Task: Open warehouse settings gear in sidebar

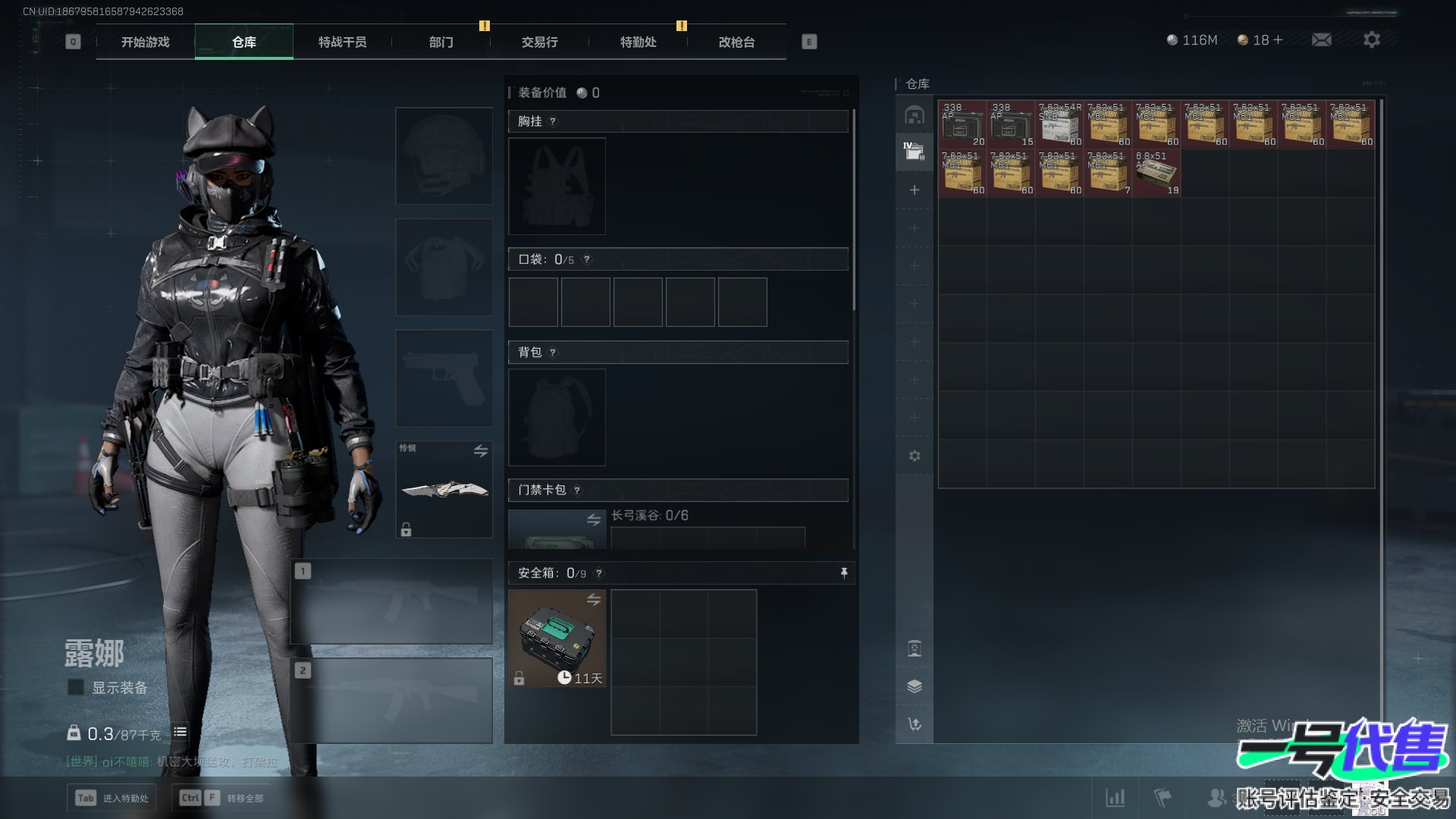Action: tap(915, 456)
